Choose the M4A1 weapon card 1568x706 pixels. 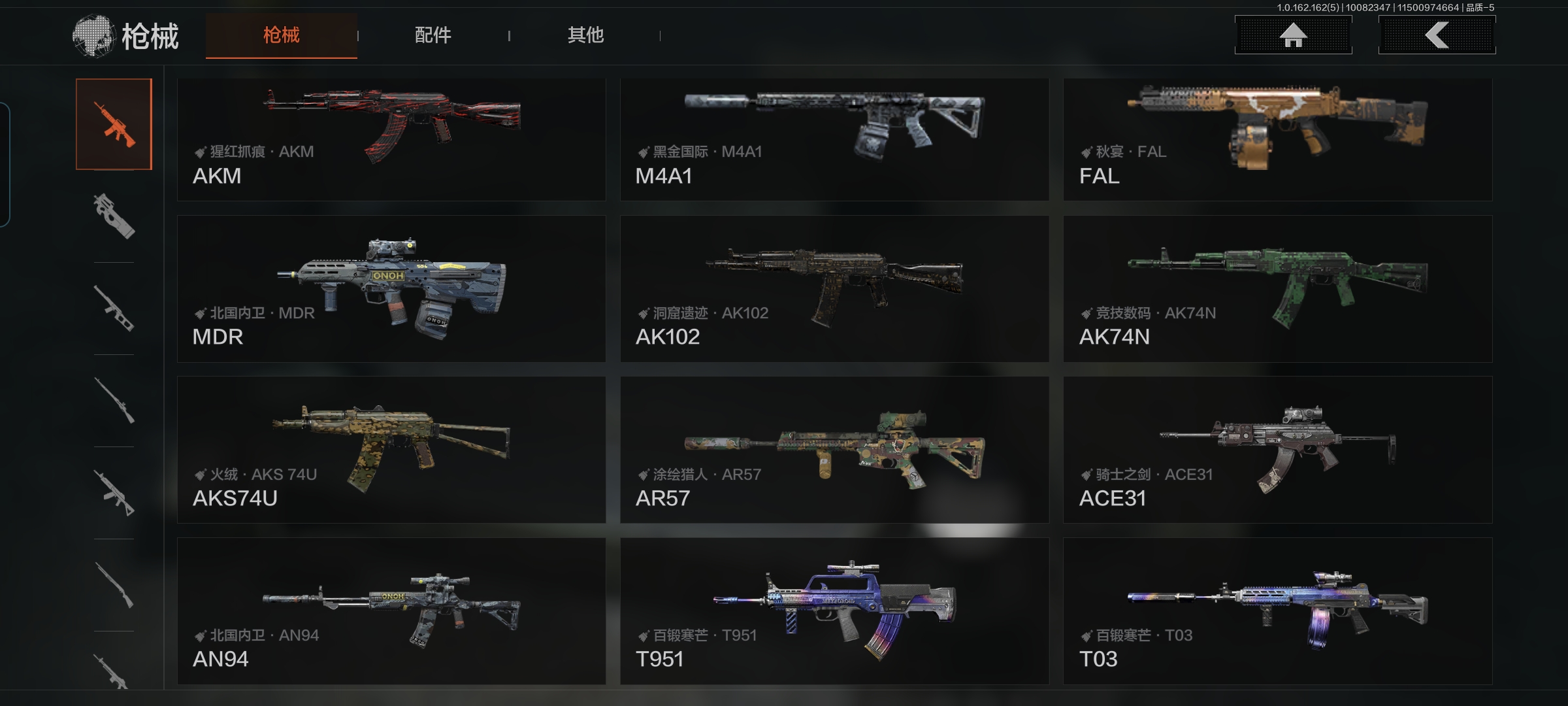coord(834,139)
